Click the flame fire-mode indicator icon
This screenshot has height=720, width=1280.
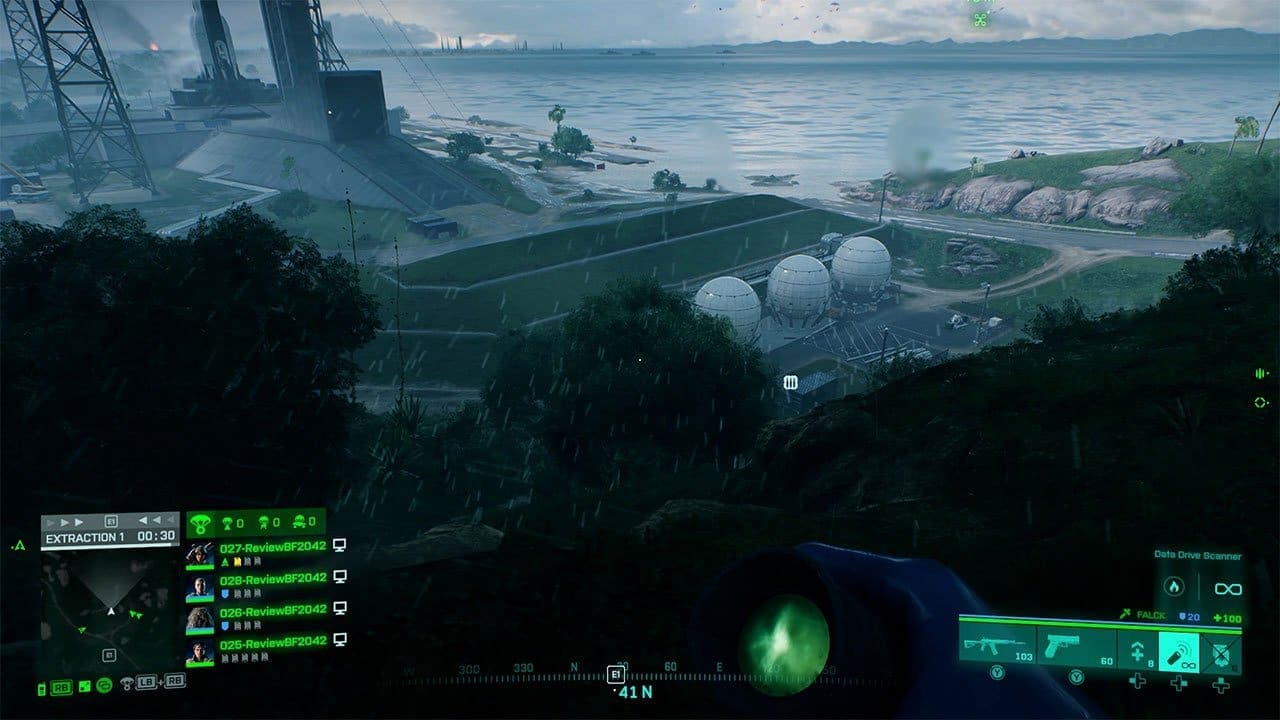(1176, 588)
